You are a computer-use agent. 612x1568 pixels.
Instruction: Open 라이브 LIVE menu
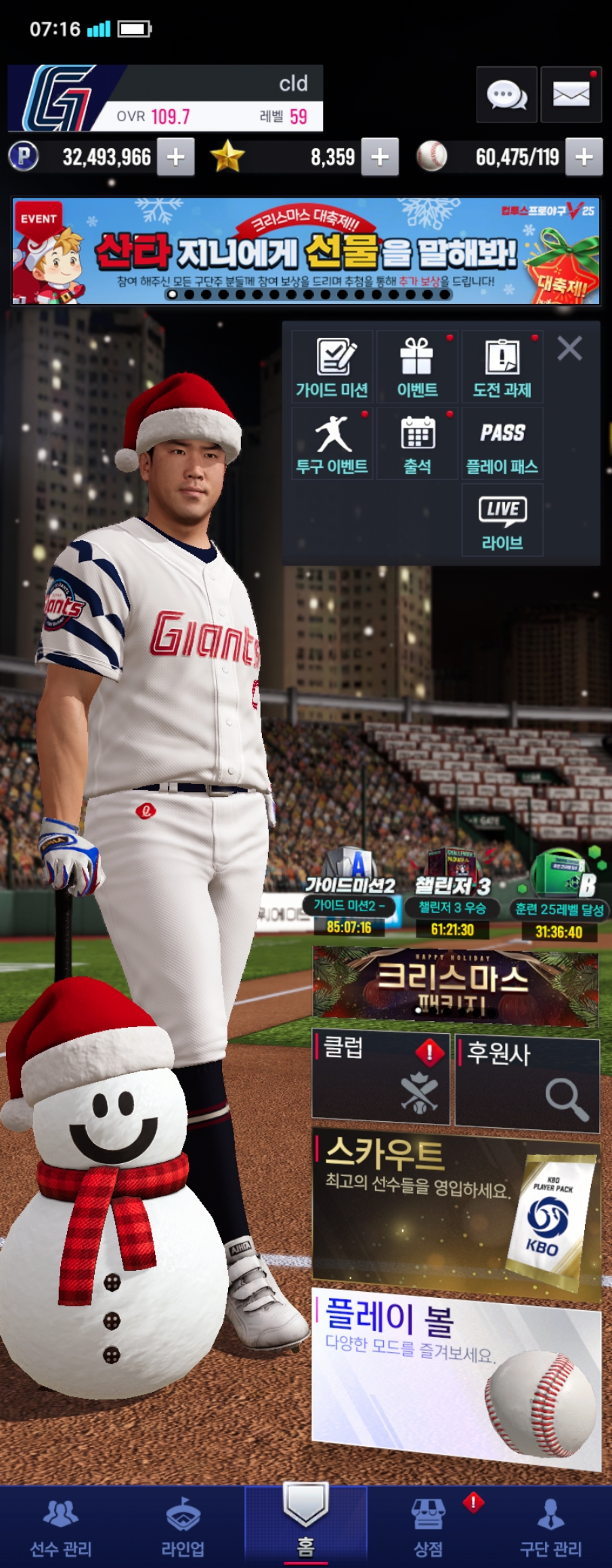[x=502, y=521]
